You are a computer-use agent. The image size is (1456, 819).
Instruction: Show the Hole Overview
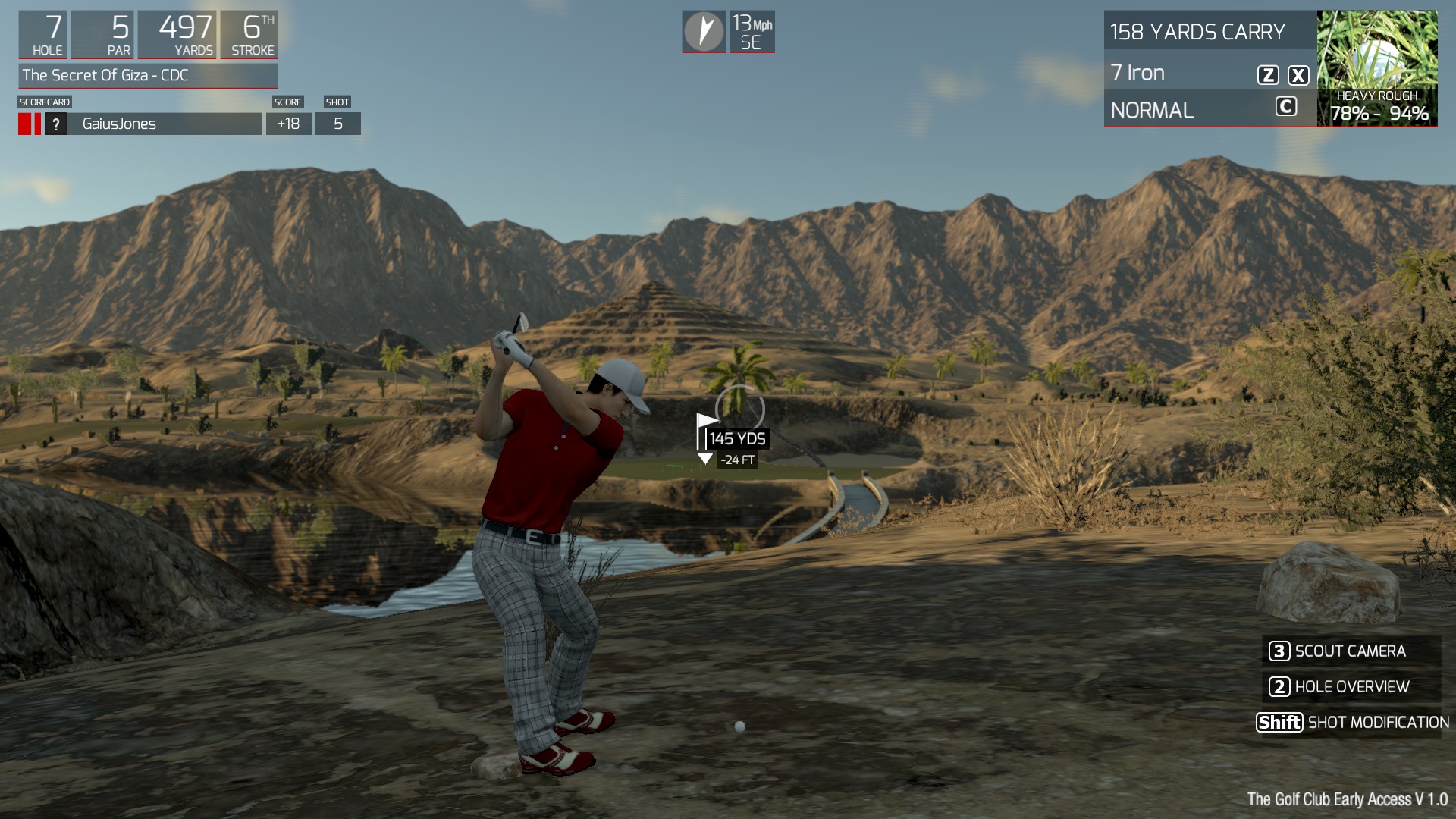[x=1350, y=687]
